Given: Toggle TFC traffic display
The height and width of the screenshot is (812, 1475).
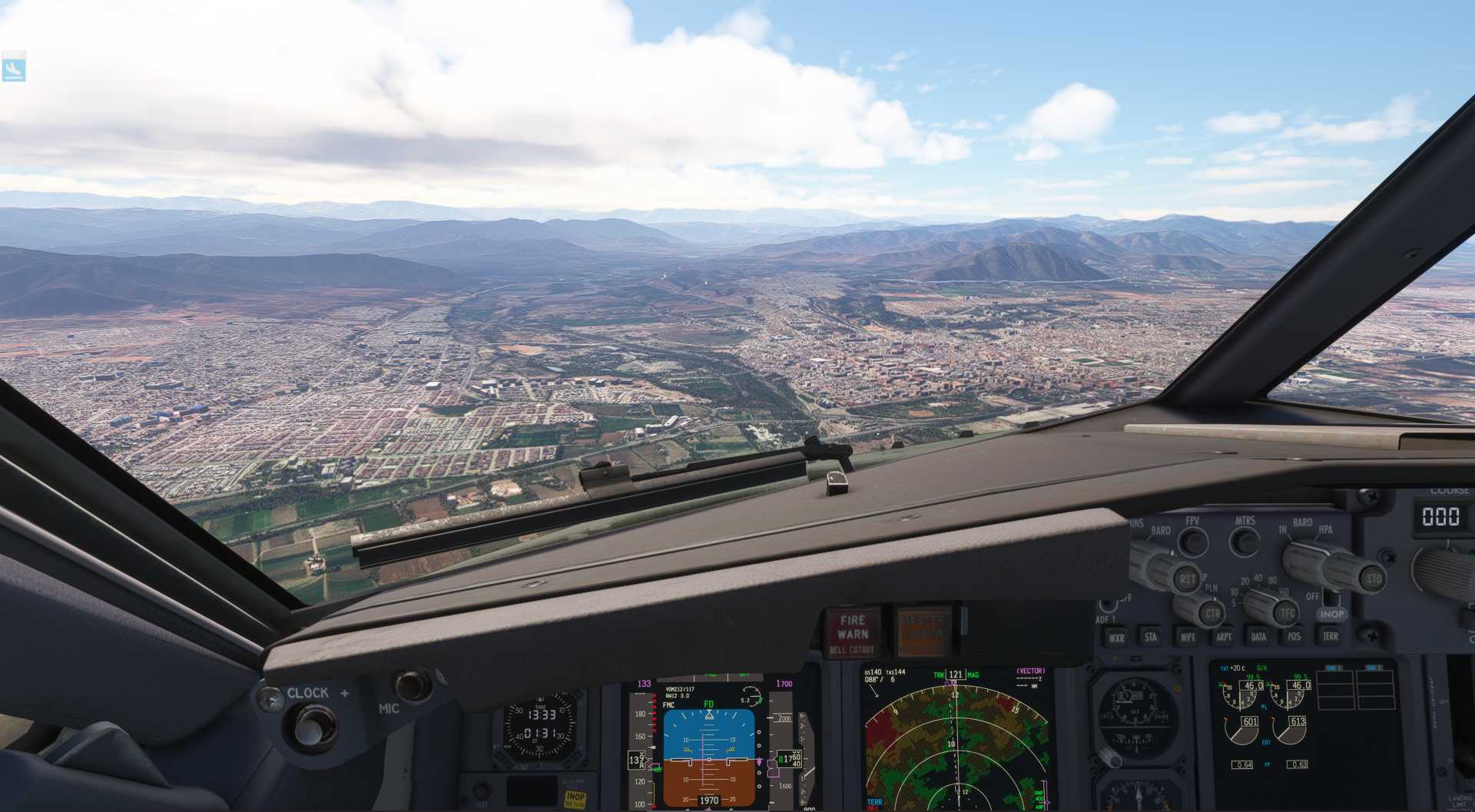Looking at the screenshot, I should point(1285,615).
